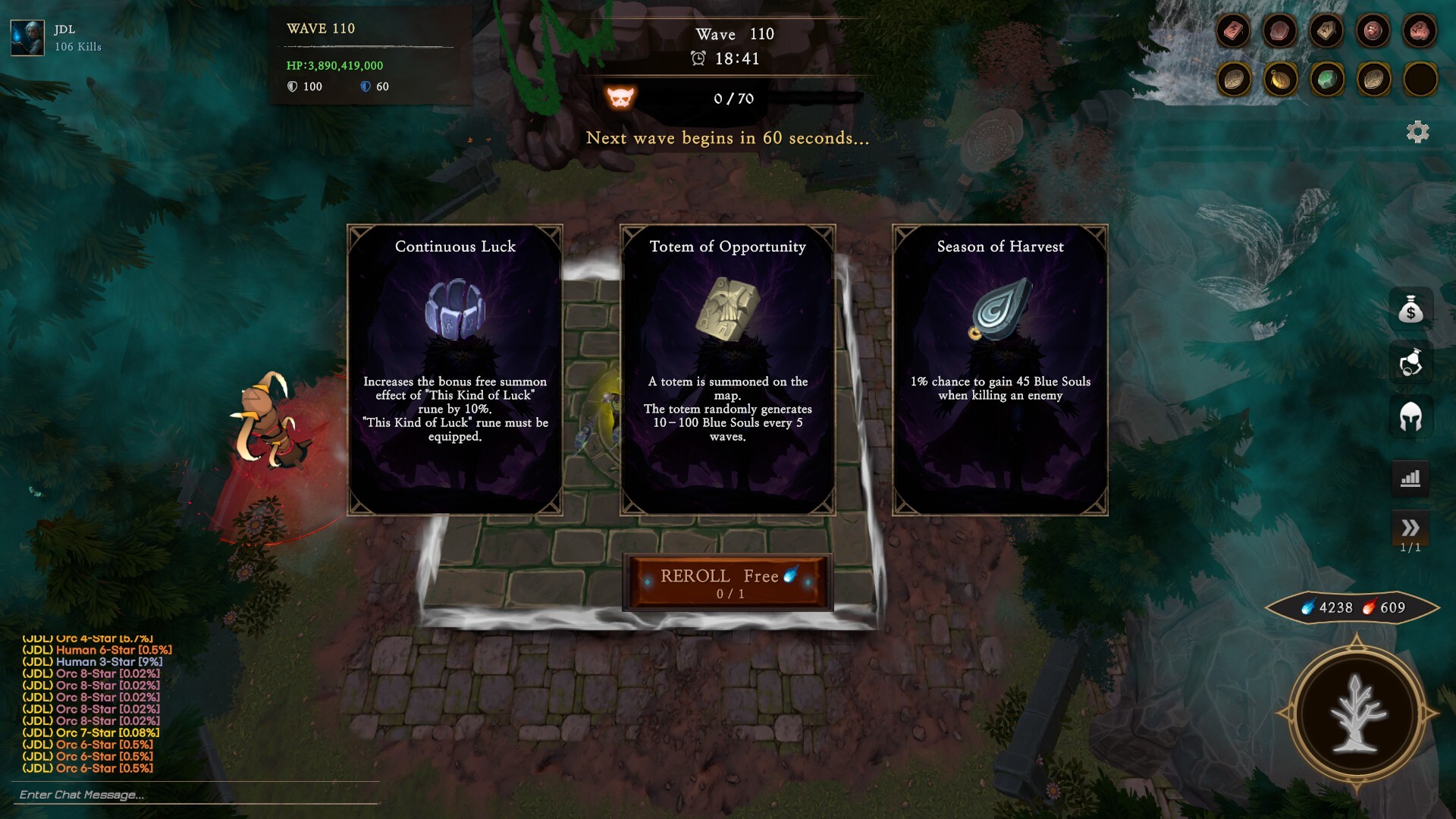Select the green stone rune slot
The width and height of the screenshot is (1456, 819).
click(1326, 79)
